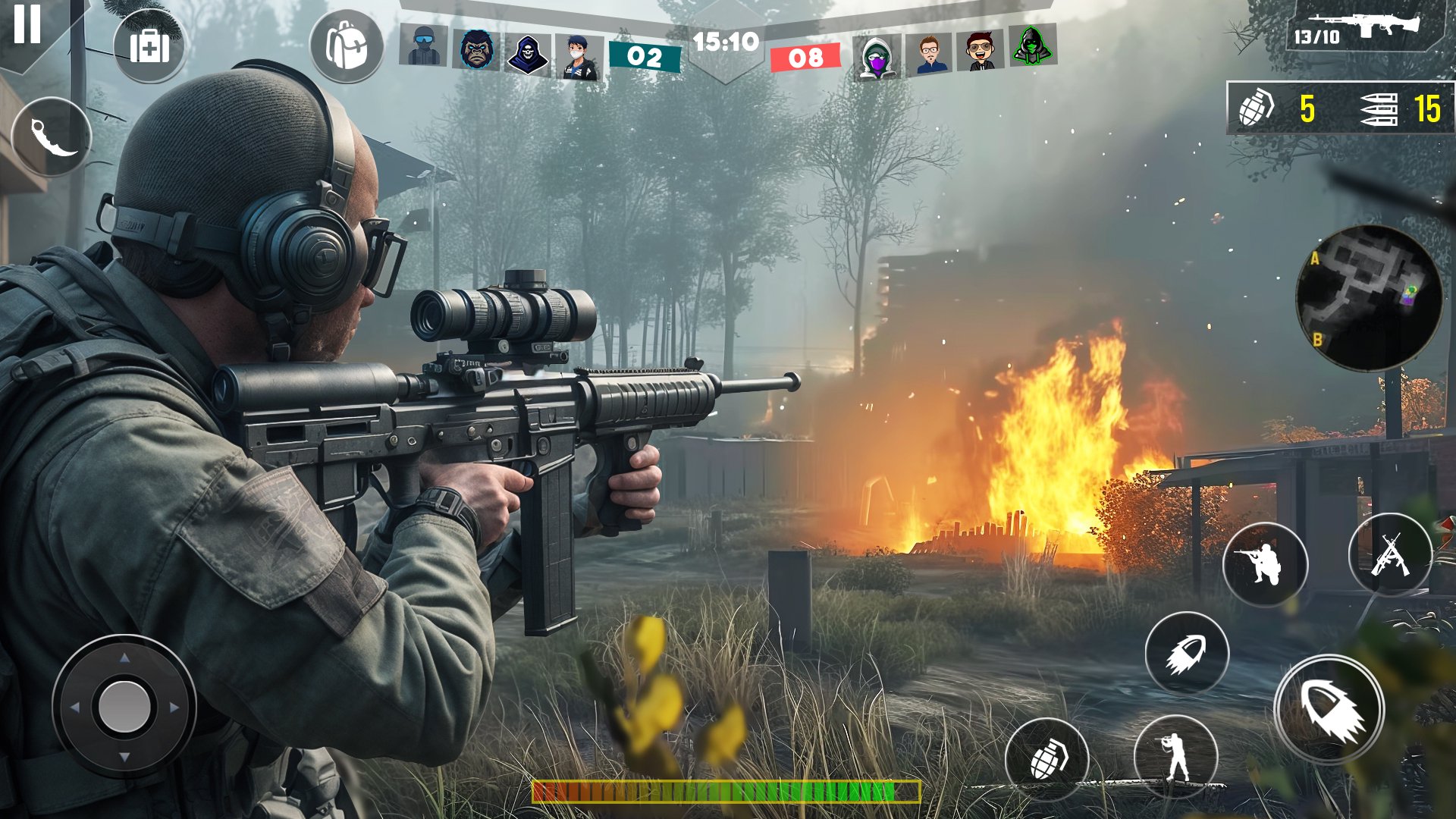Viewport: 1456px width, 819px height.
Task: Pause the game with the pause button
Action: pyautogui.click(x=27, y=24)
